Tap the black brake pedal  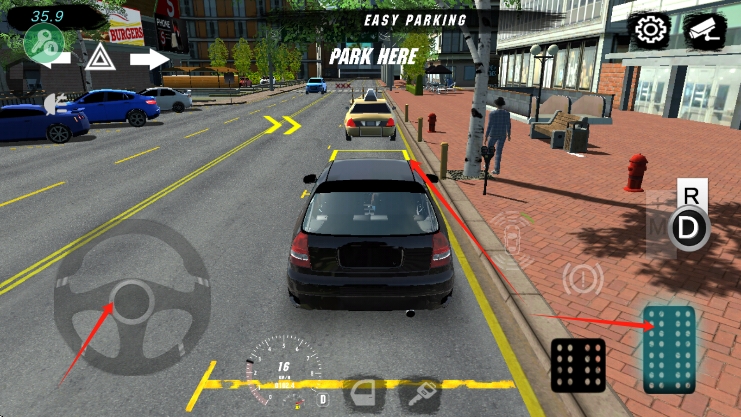click(578, 365)
